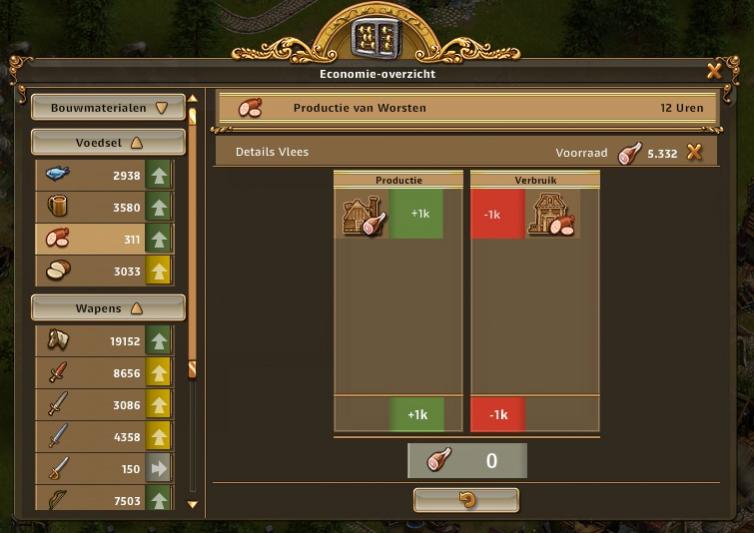The image size is (754, 533).
Task: Click the return arrow button
Action: pyautogui.click(x=466, y=500)
